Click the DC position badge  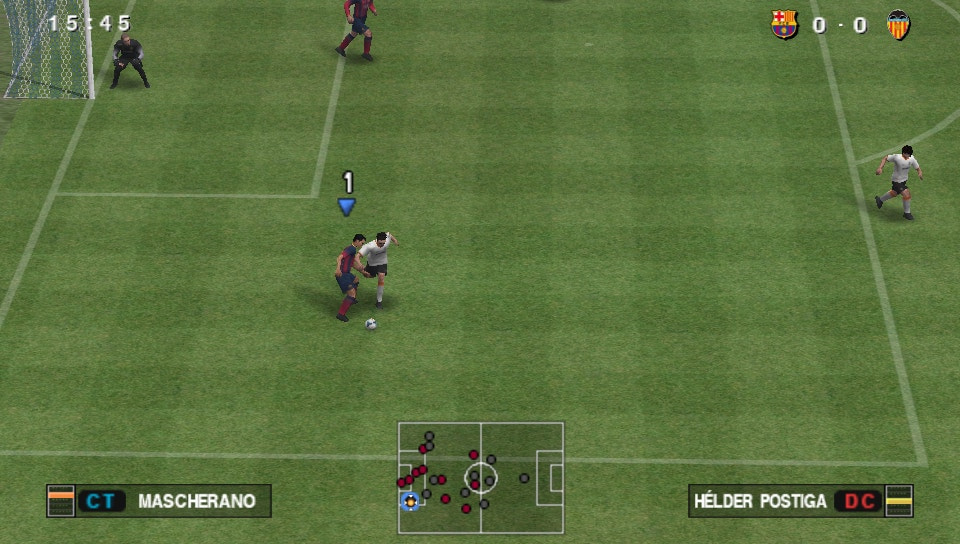pyautogui.click(x=859, y=501)
